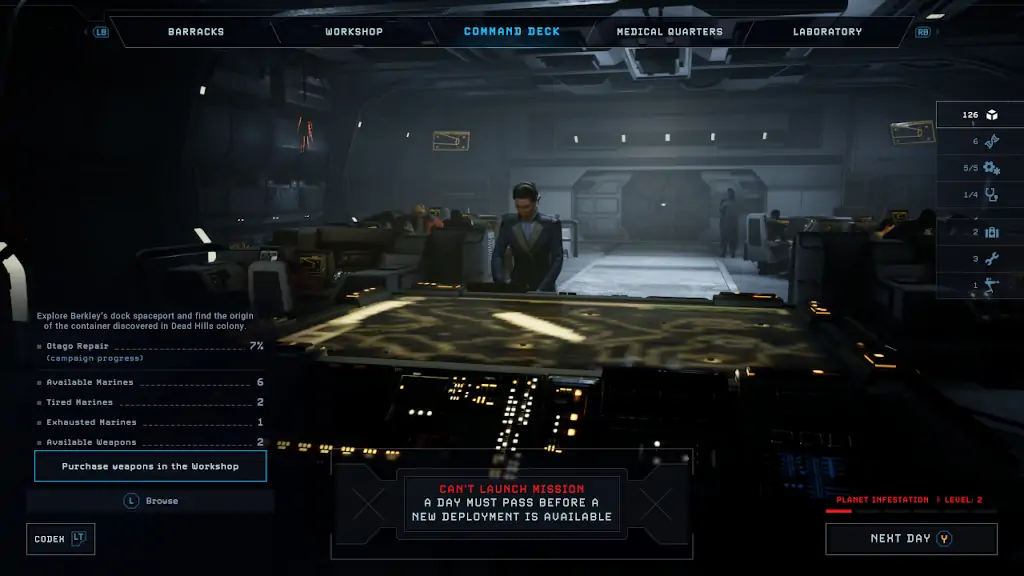Go to the Medical Quarters tab
This screenshot has width=1024, height=576.
[x=669, y=32]
